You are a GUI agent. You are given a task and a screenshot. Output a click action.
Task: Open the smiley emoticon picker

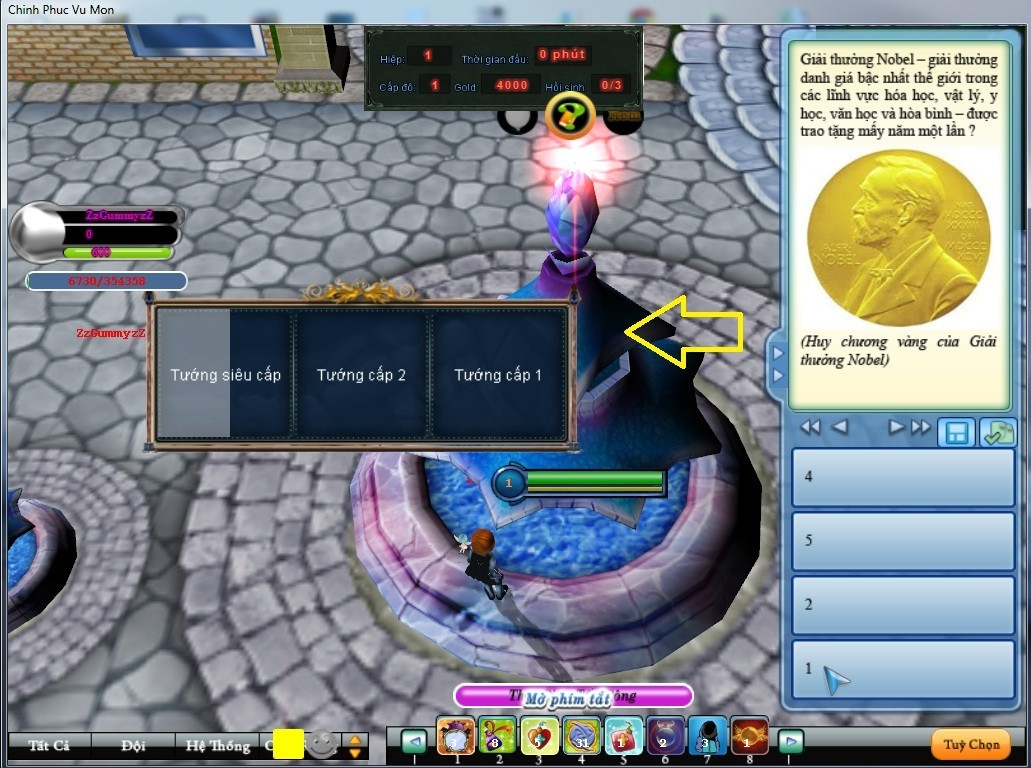321,744
